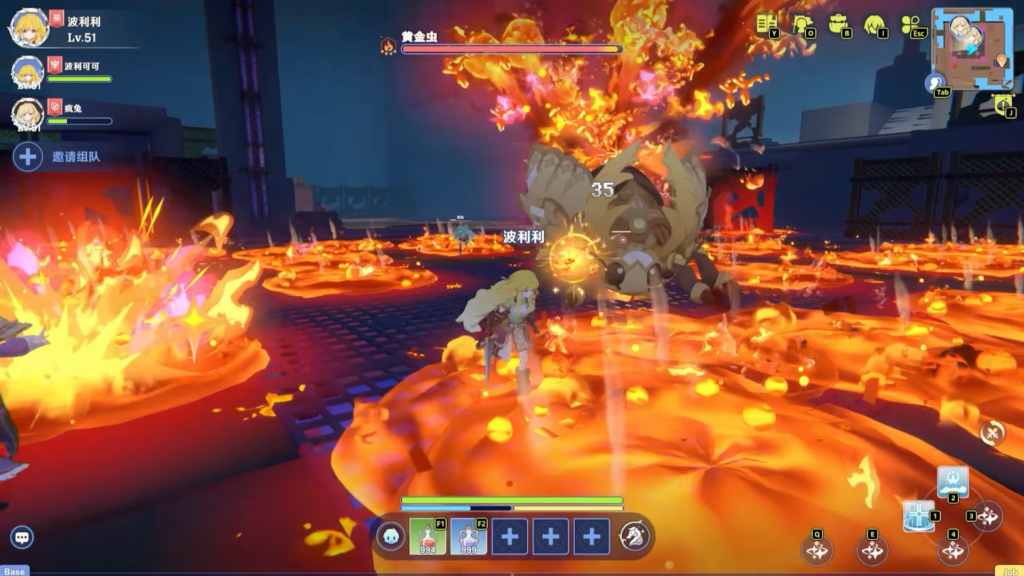The height and width of the screenshot is (576, 1024).
Task: Select the third party member portrait
Action: click(x=28, y=113)
